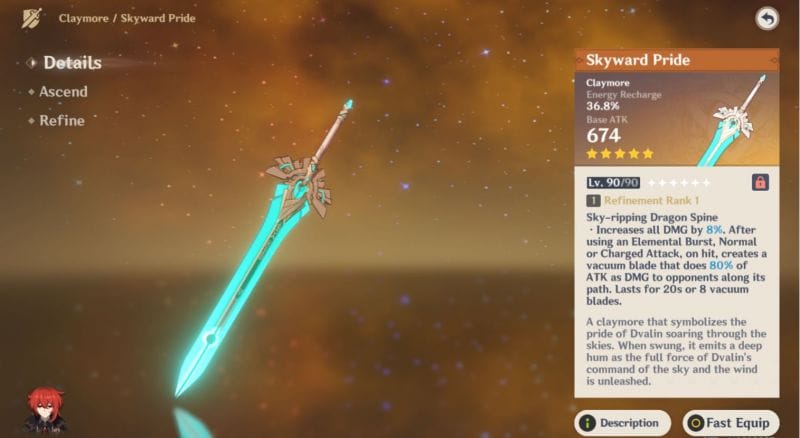The height and width of the screenshot is (438, 800).
Task: Click the red-haired character portrait
Action: pyautogui.click(x=43, y=410)
